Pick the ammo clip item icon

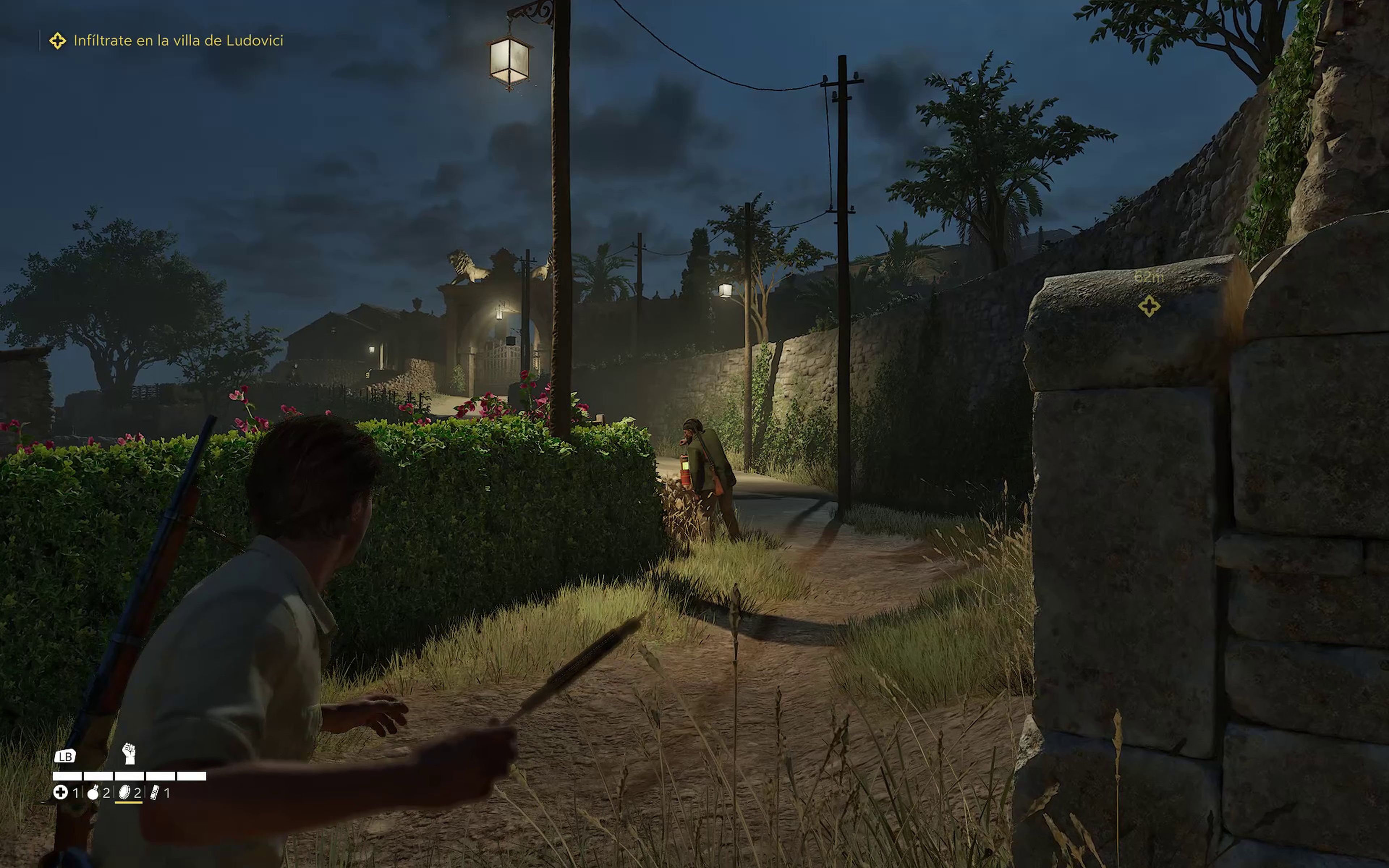(x=154, y=793)
